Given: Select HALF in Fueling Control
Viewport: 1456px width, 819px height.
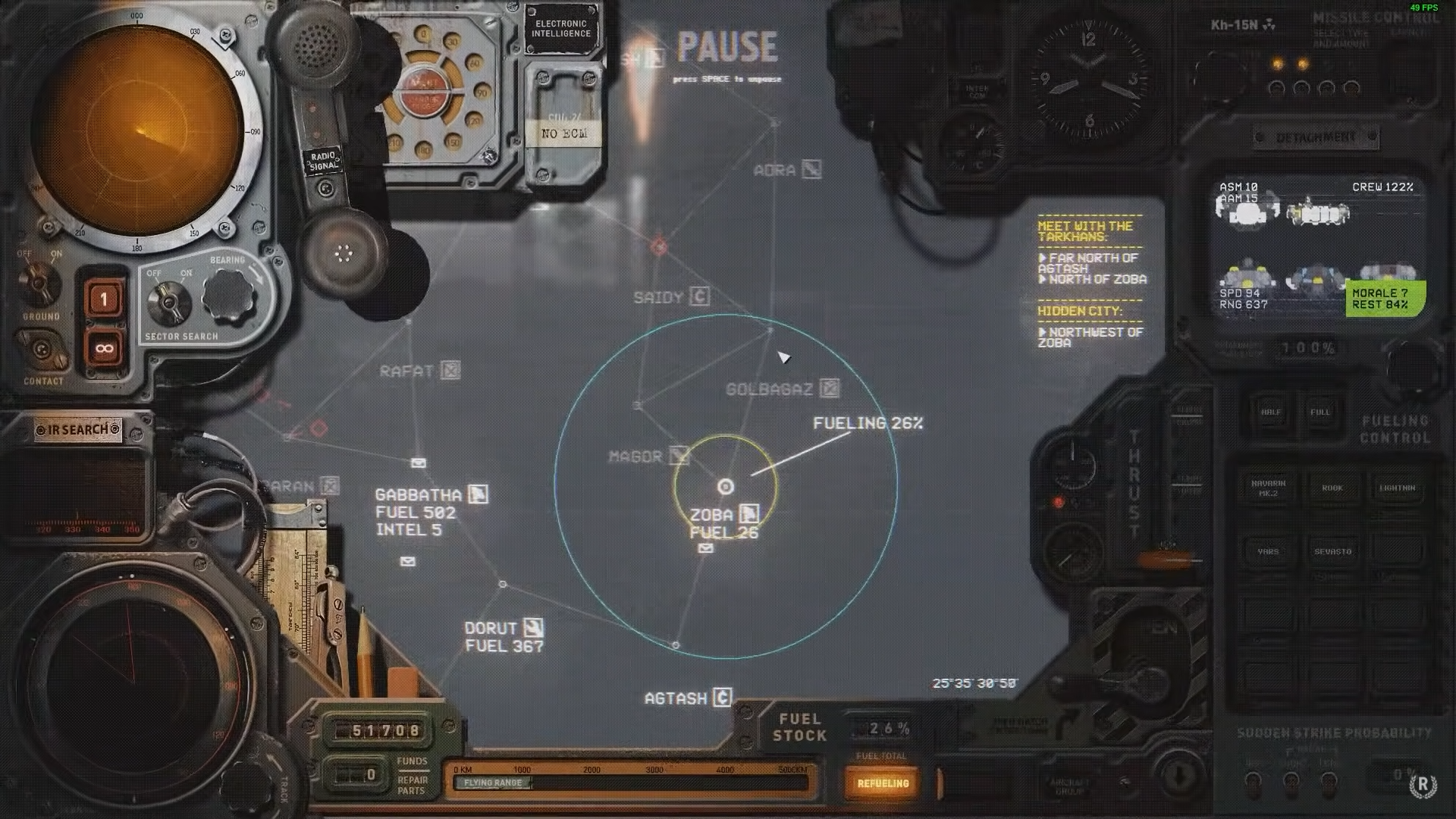Looking at the screenshot, I should (1270, 413).
